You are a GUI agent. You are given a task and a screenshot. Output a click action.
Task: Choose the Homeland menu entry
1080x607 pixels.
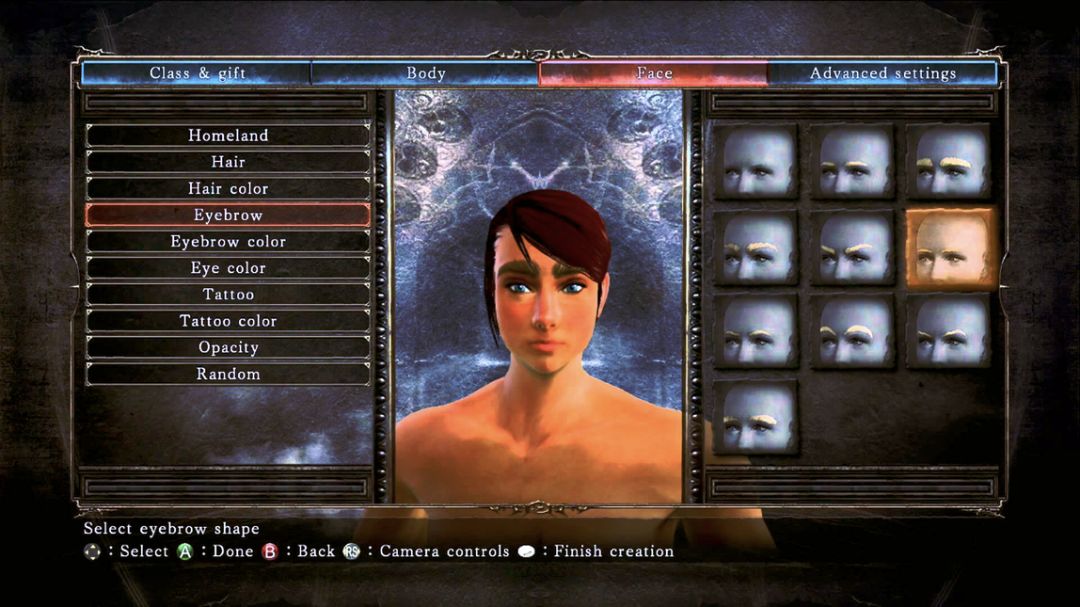[x=228, y=135]
